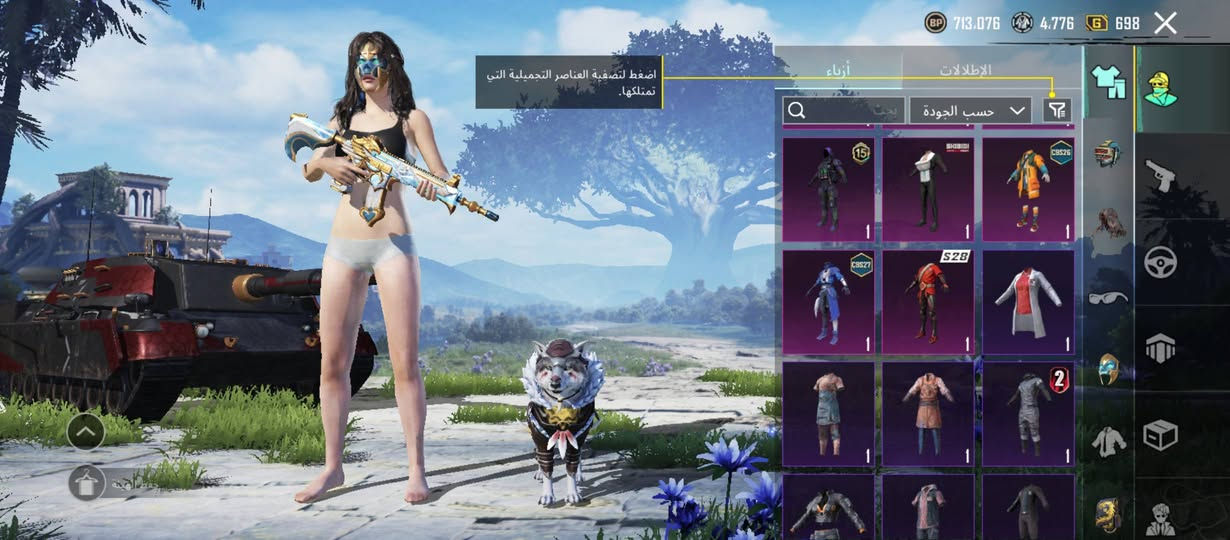Choose the white lab coat outfit

coord(1028,302)
